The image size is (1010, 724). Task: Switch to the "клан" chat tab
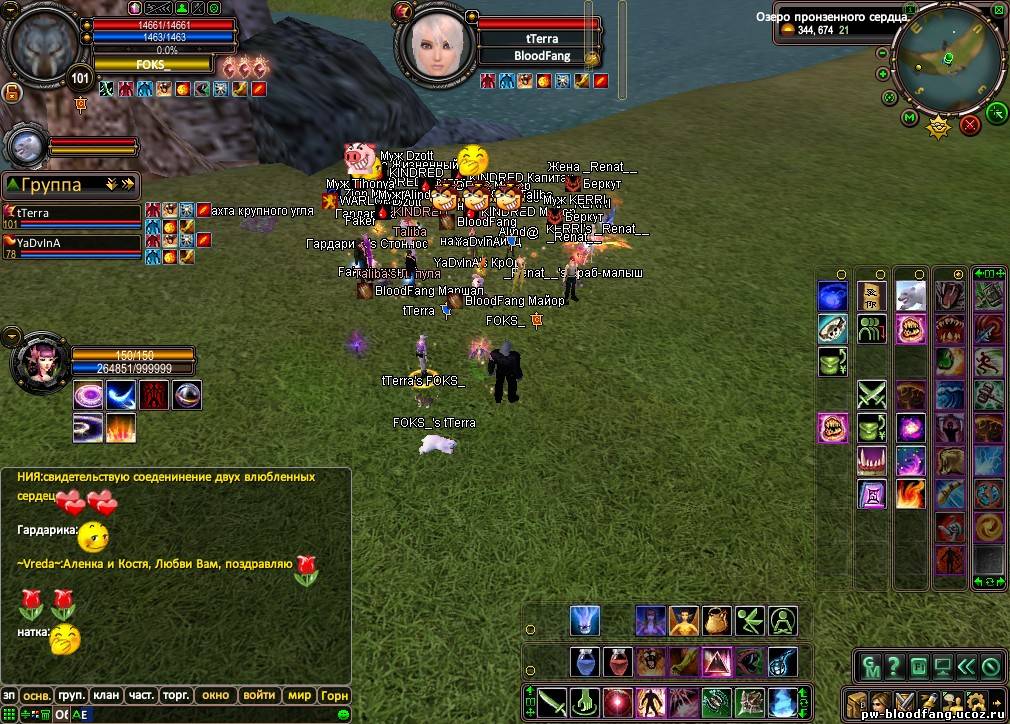(106, 695)
